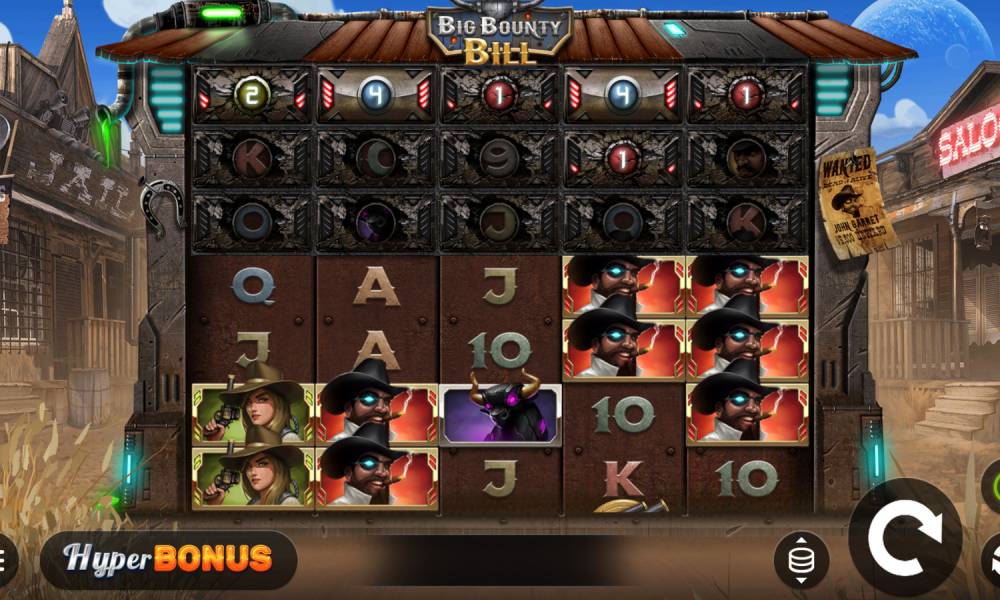Spin the reels with the circular arrow button
This screenshot has height=600, width=1000.
(905, 540)
